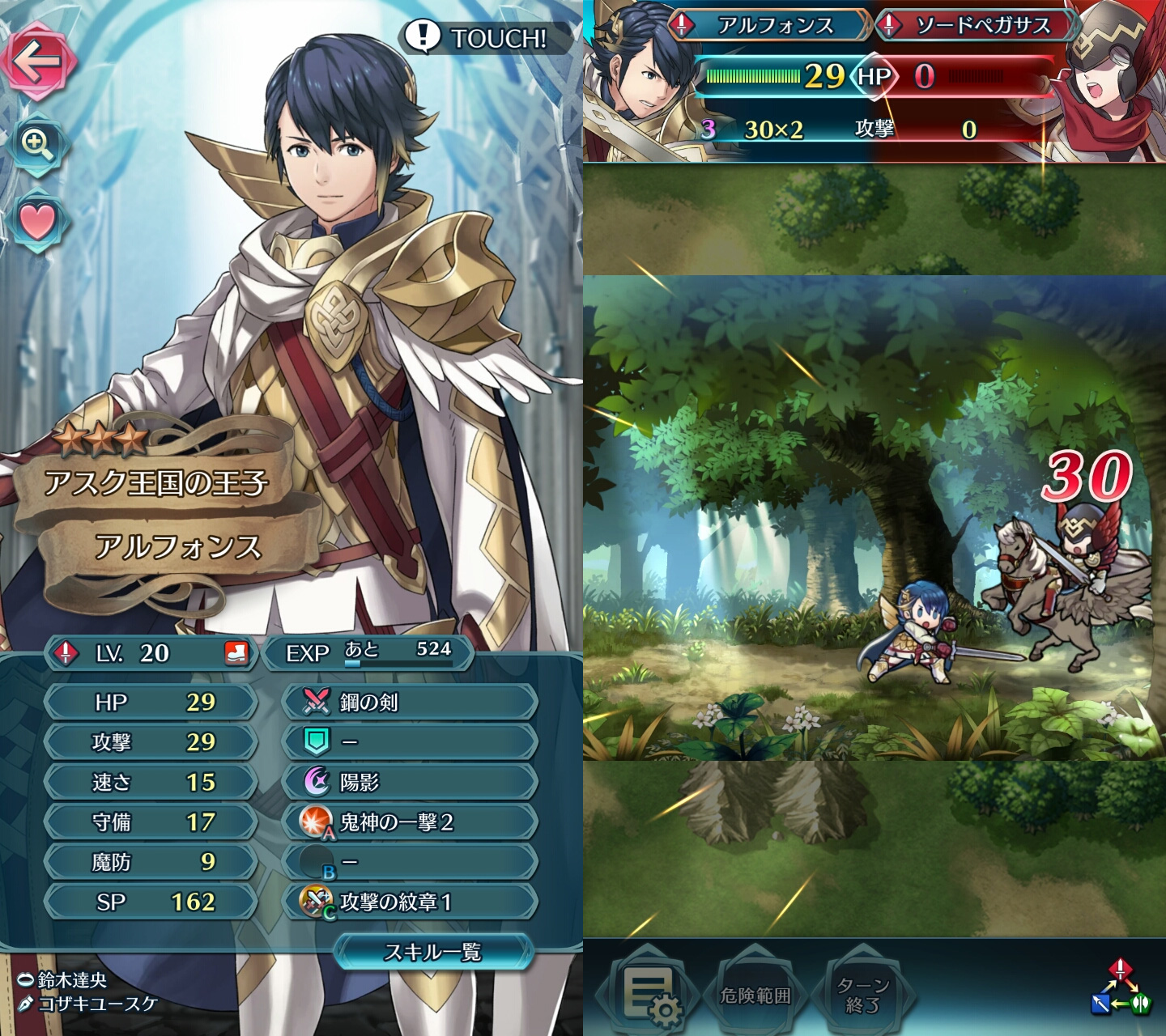Tap the magnifying glass zoom icon
This screenshot has width=1166, height=1036.
pos(37,144)
